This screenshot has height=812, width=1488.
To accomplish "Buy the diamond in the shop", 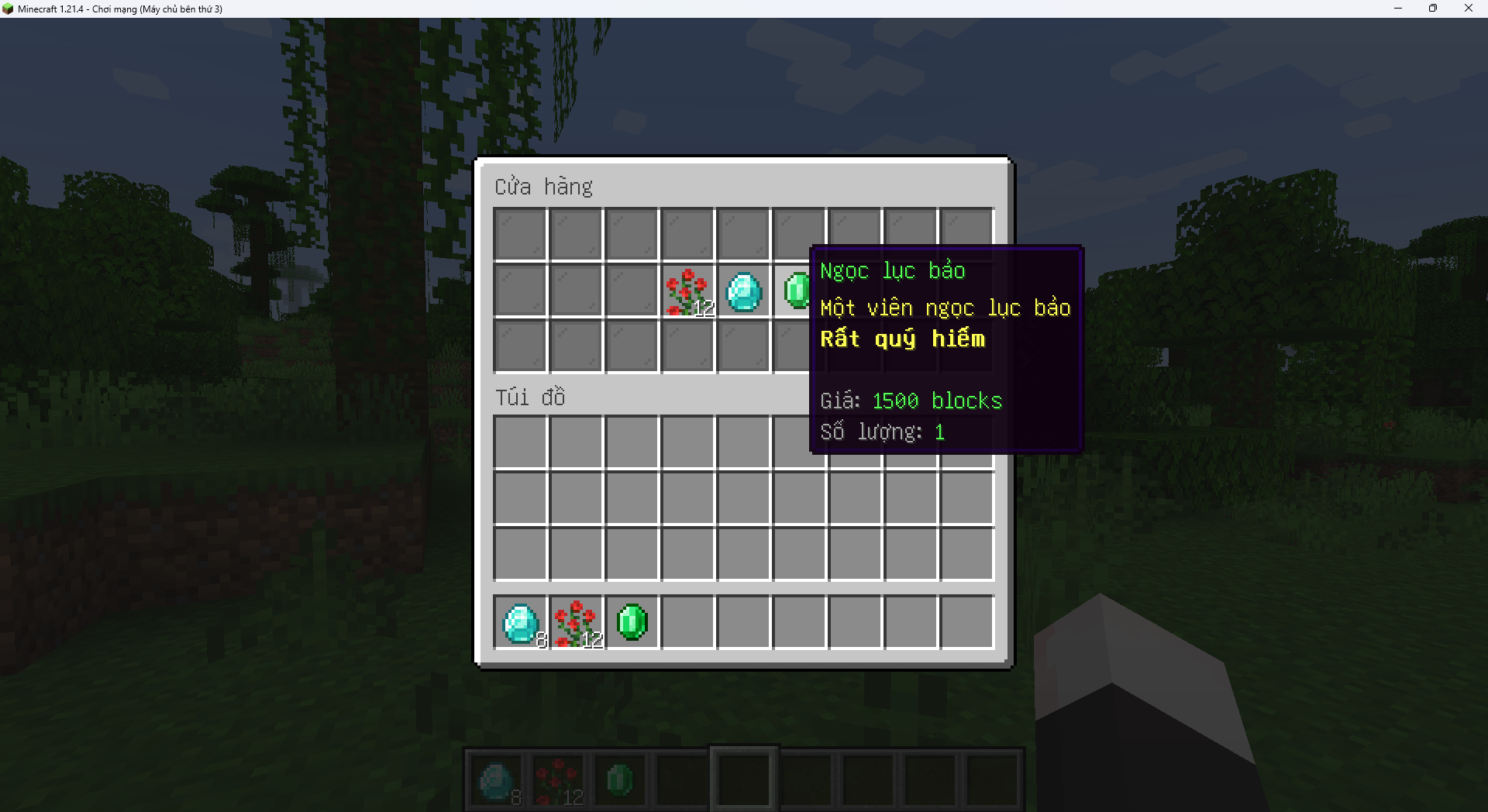I will (x=743, y=292).
